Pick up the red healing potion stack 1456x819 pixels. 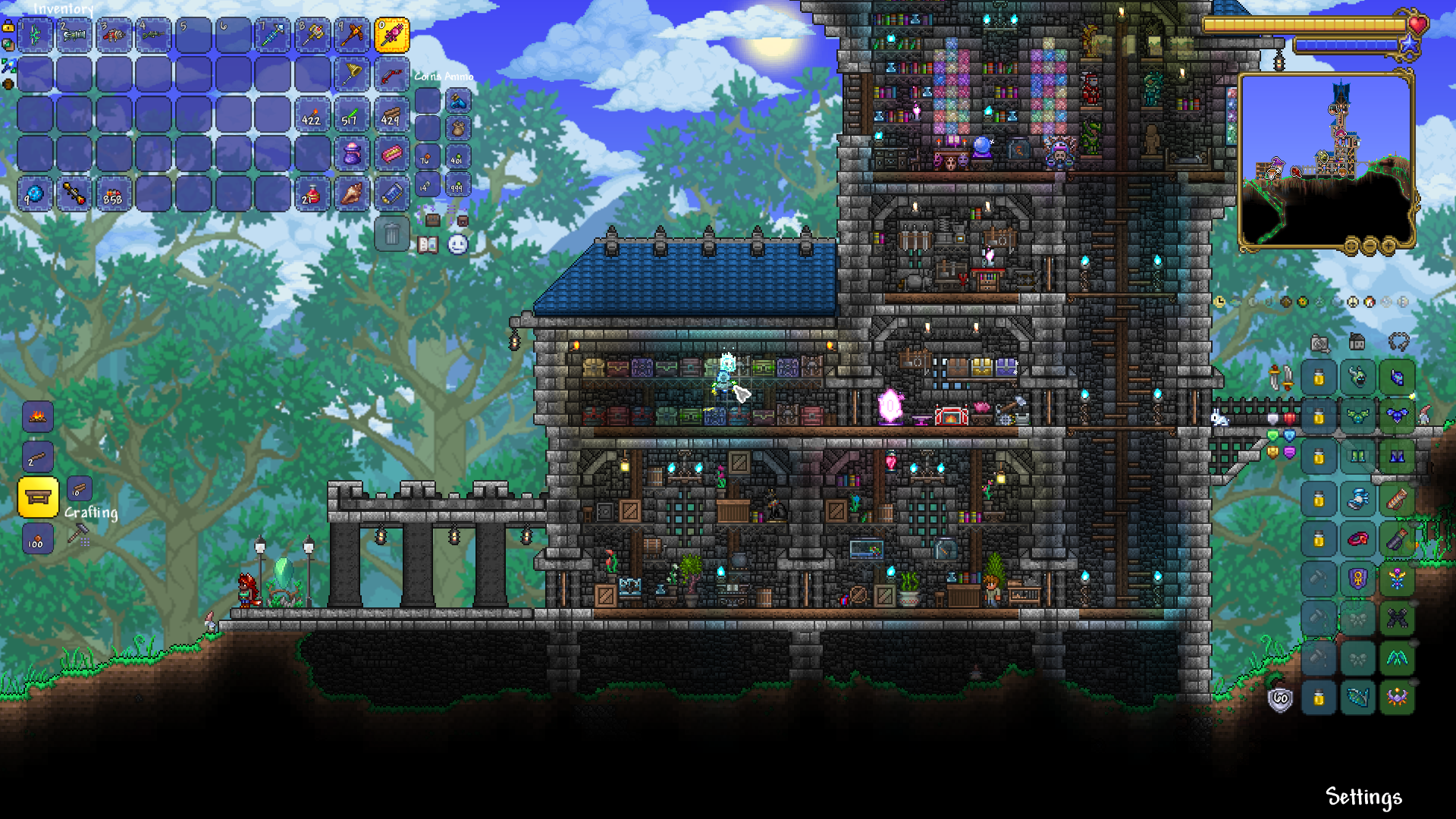(312, 195)
